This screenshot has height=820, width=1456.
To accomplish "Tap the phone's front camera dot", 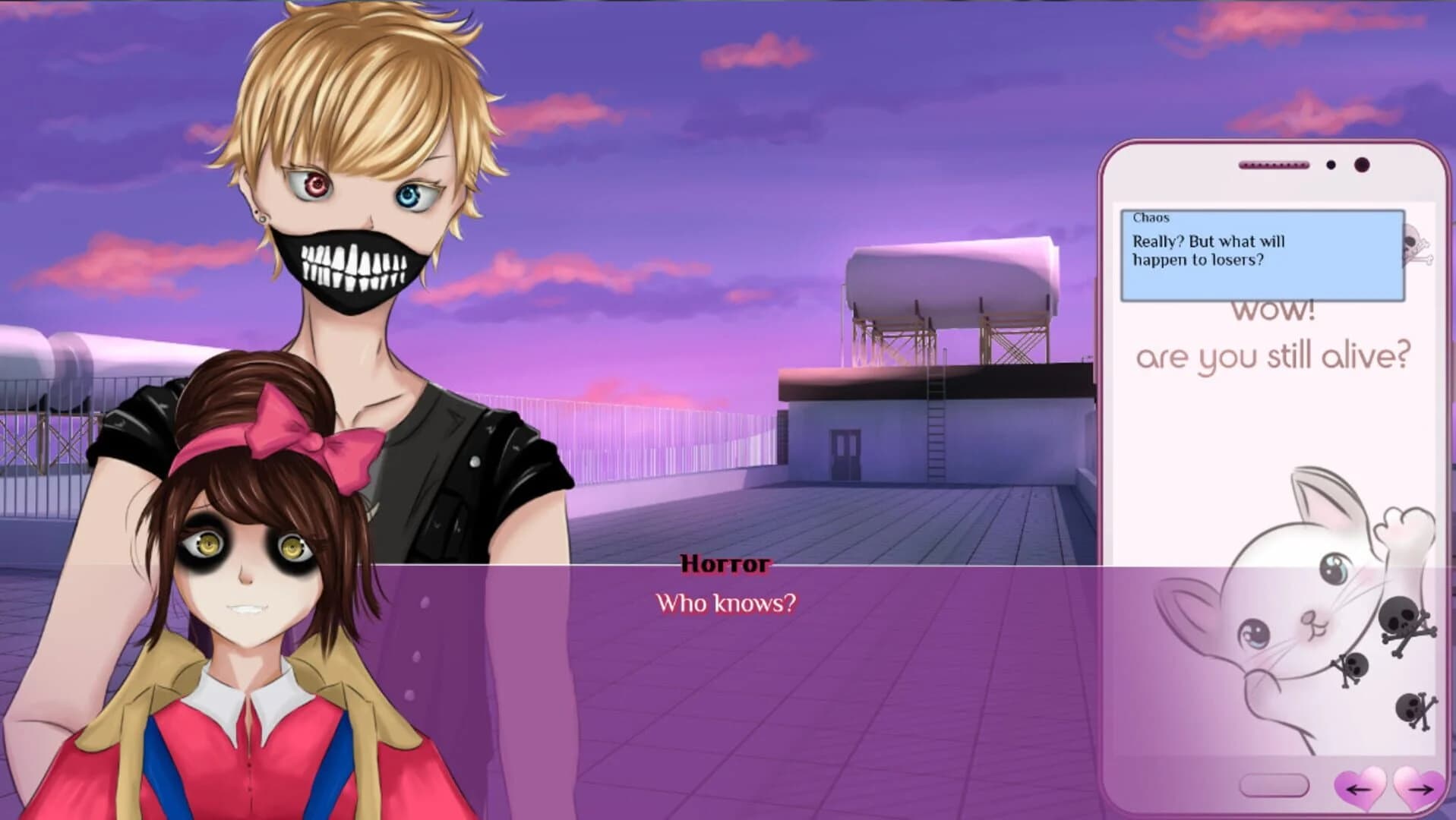I will (x=1363, y=165).
